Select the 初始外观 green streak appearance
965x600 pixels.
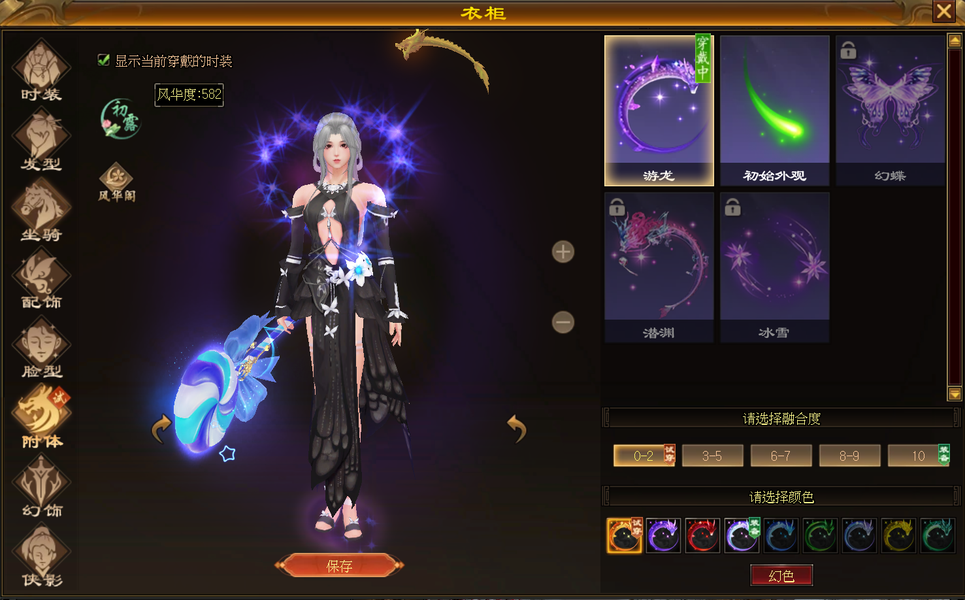[x=775, y=110]
